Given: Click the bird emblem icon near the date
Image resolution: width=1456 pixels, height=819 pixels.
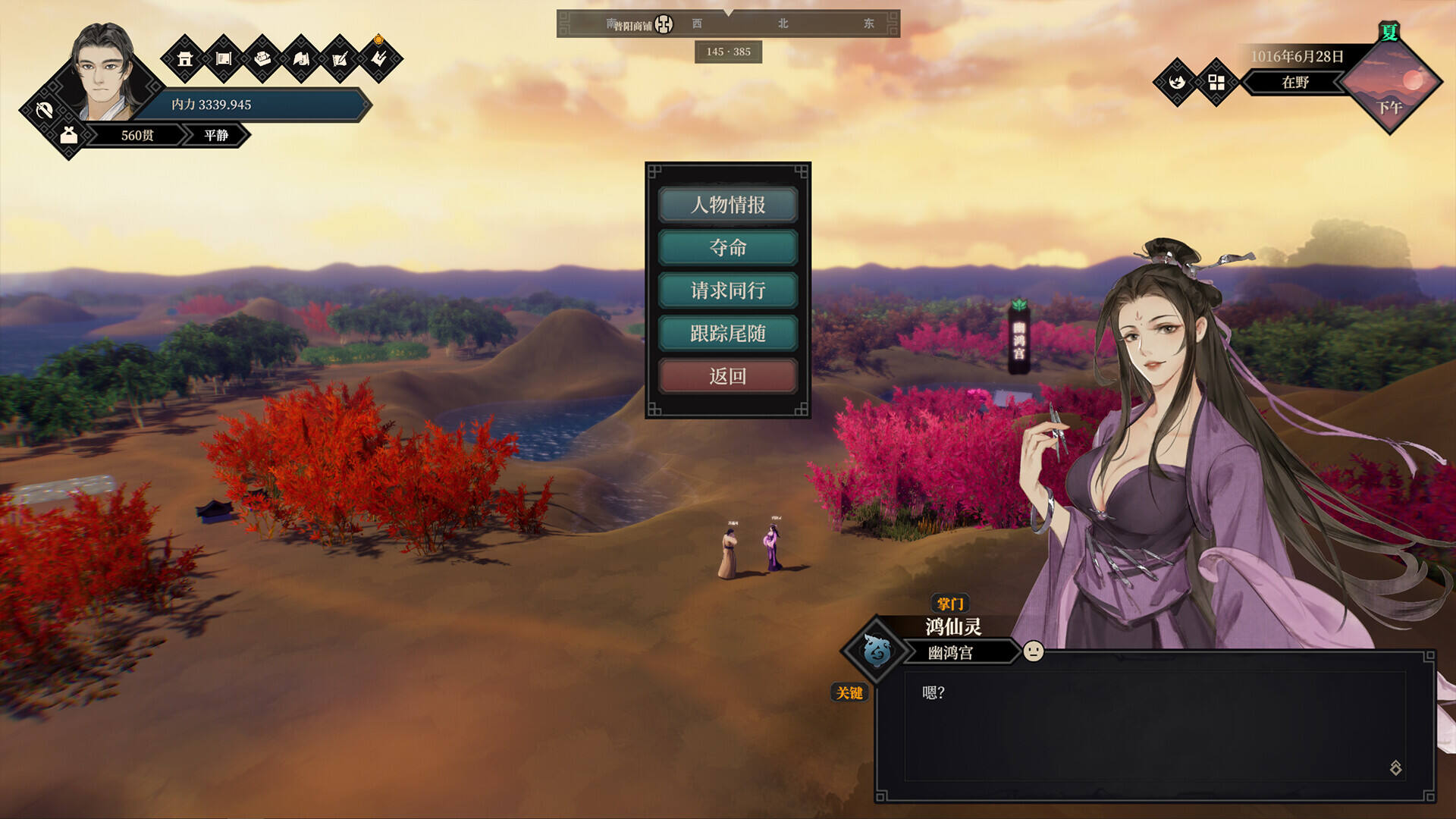Looking at the screenshot, I should click(x=1177, y=82).
